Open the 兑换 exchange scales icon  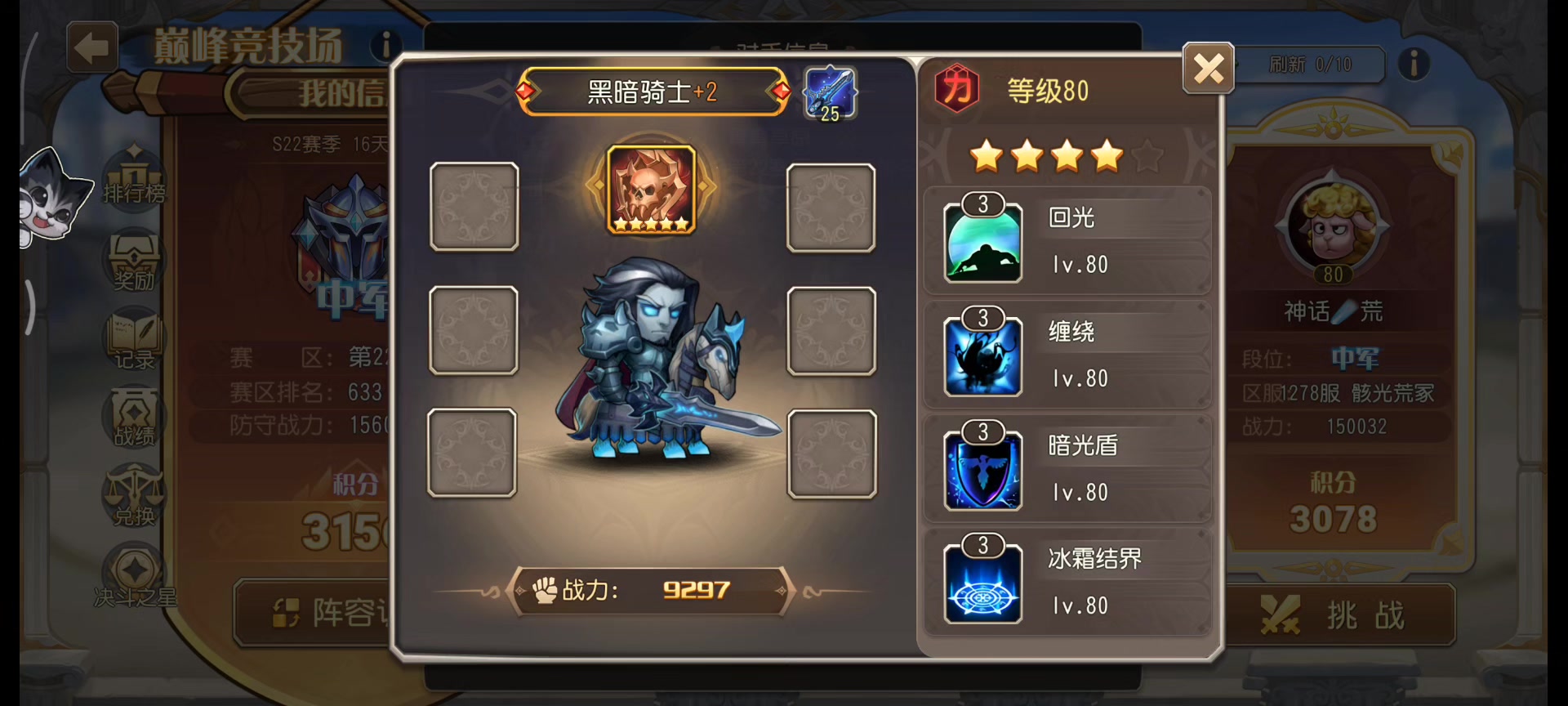click(x=133, y=494)
